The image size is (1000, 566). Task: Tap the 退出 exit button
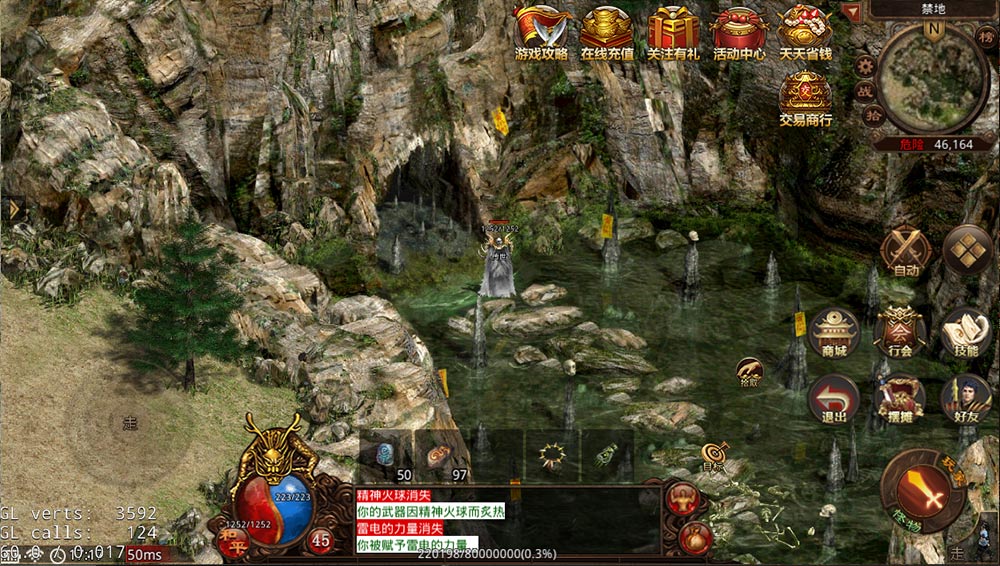(x=833, y=397)
